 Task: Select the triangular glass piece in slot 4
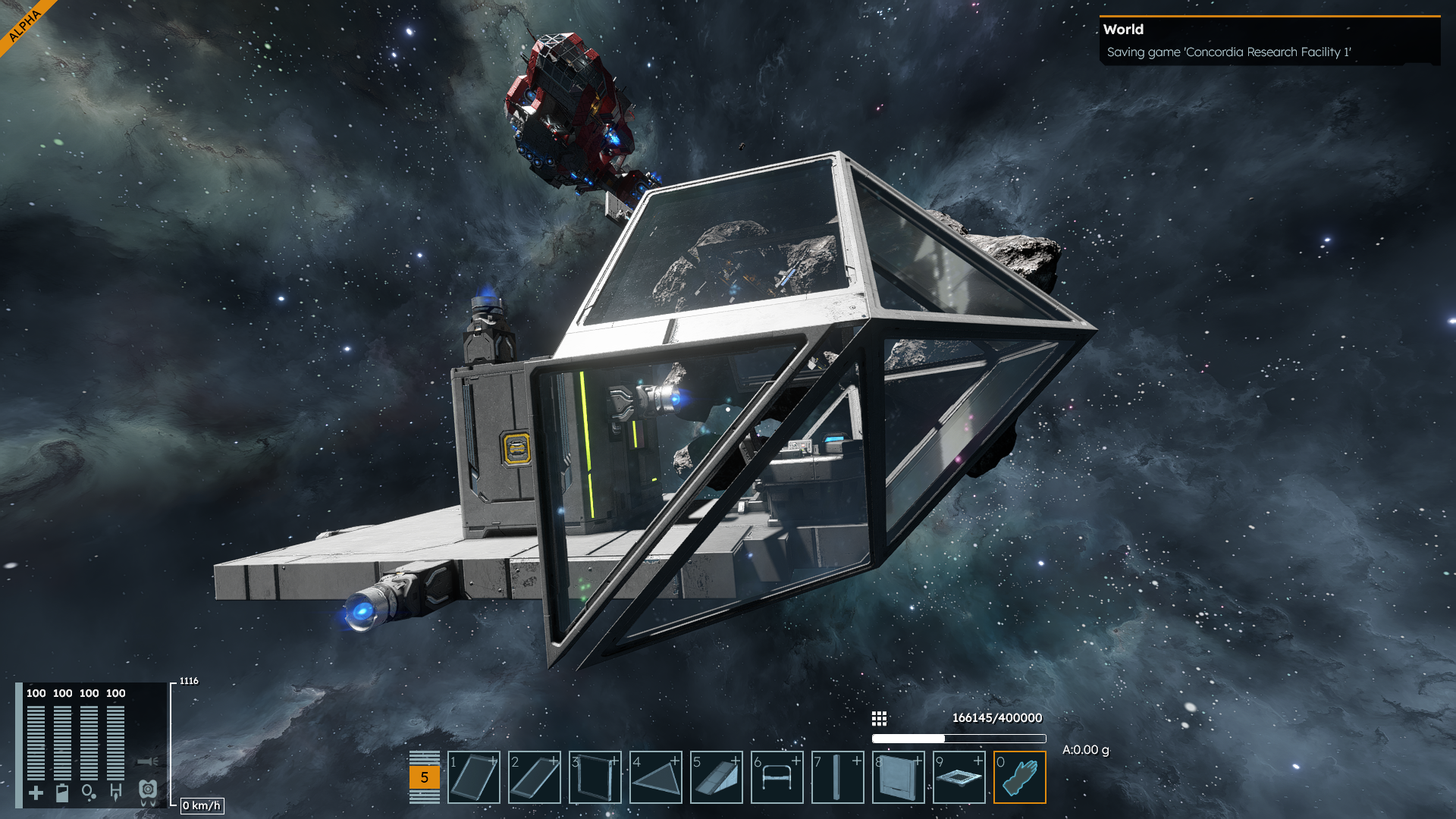[x=656, y=777]
